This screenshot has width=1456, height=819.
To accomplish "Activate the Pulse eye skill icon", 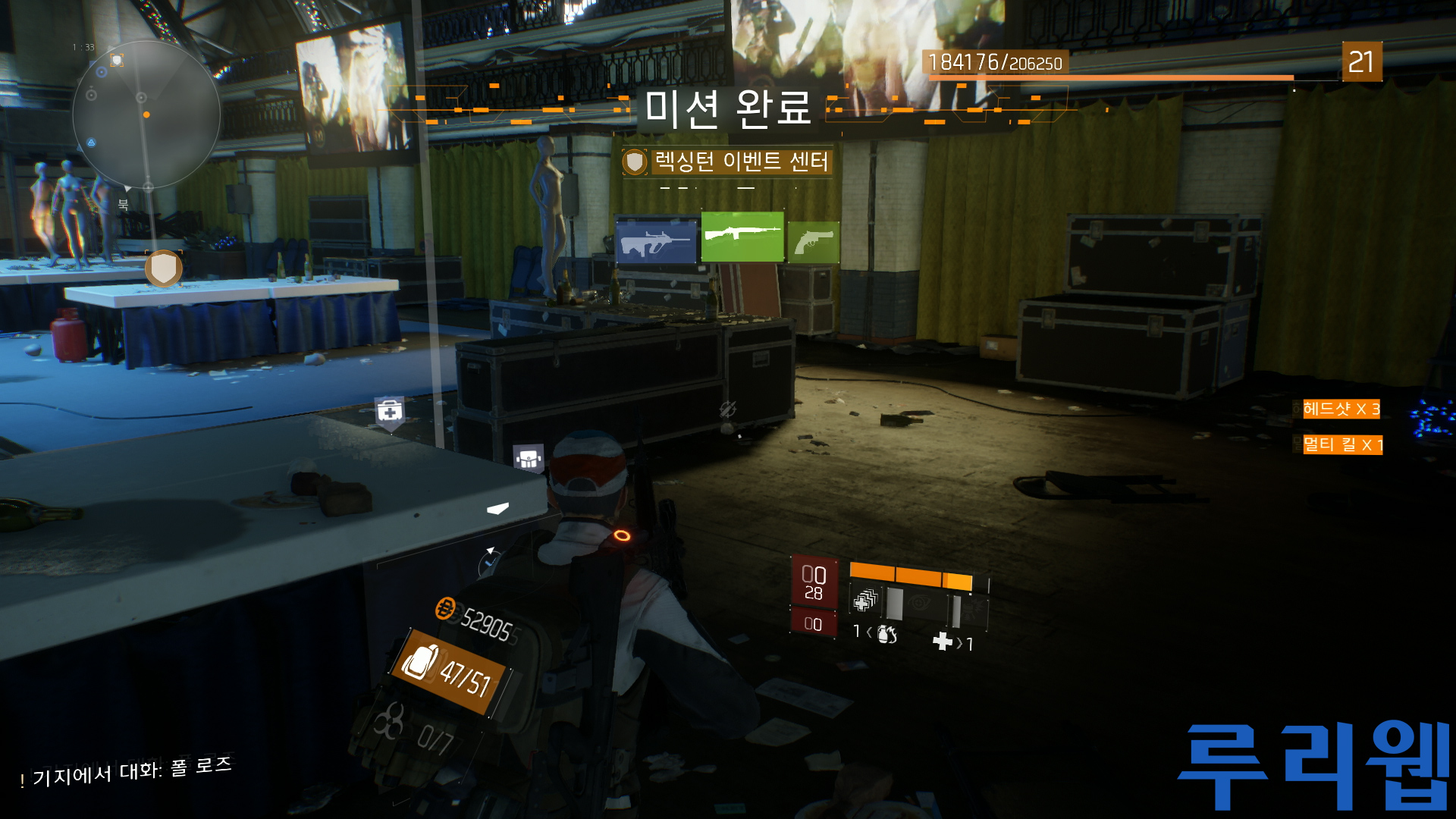I will point(920,604).
